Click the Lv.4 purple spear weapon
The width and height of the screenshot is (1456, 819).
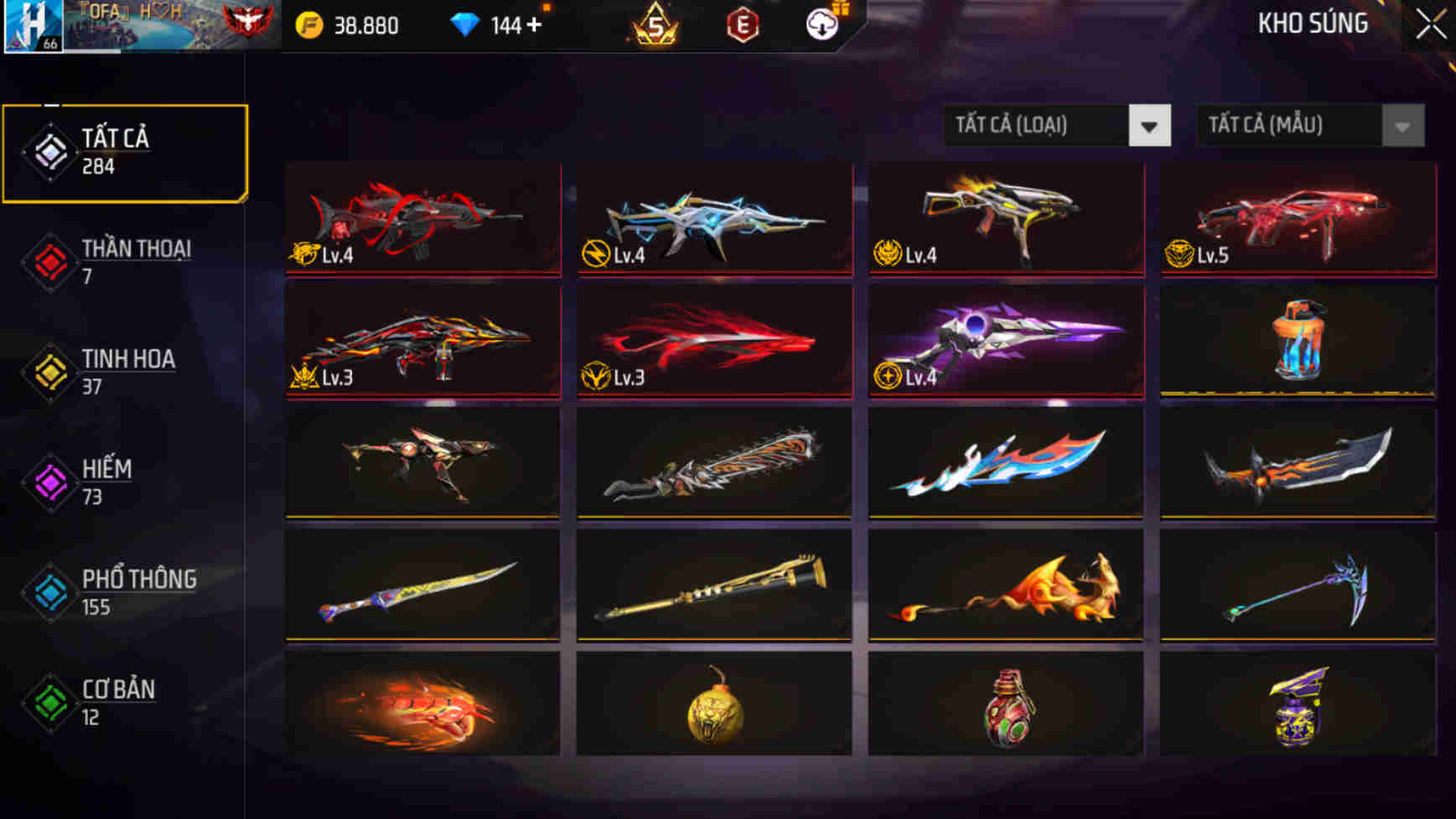click(1006, 340)
